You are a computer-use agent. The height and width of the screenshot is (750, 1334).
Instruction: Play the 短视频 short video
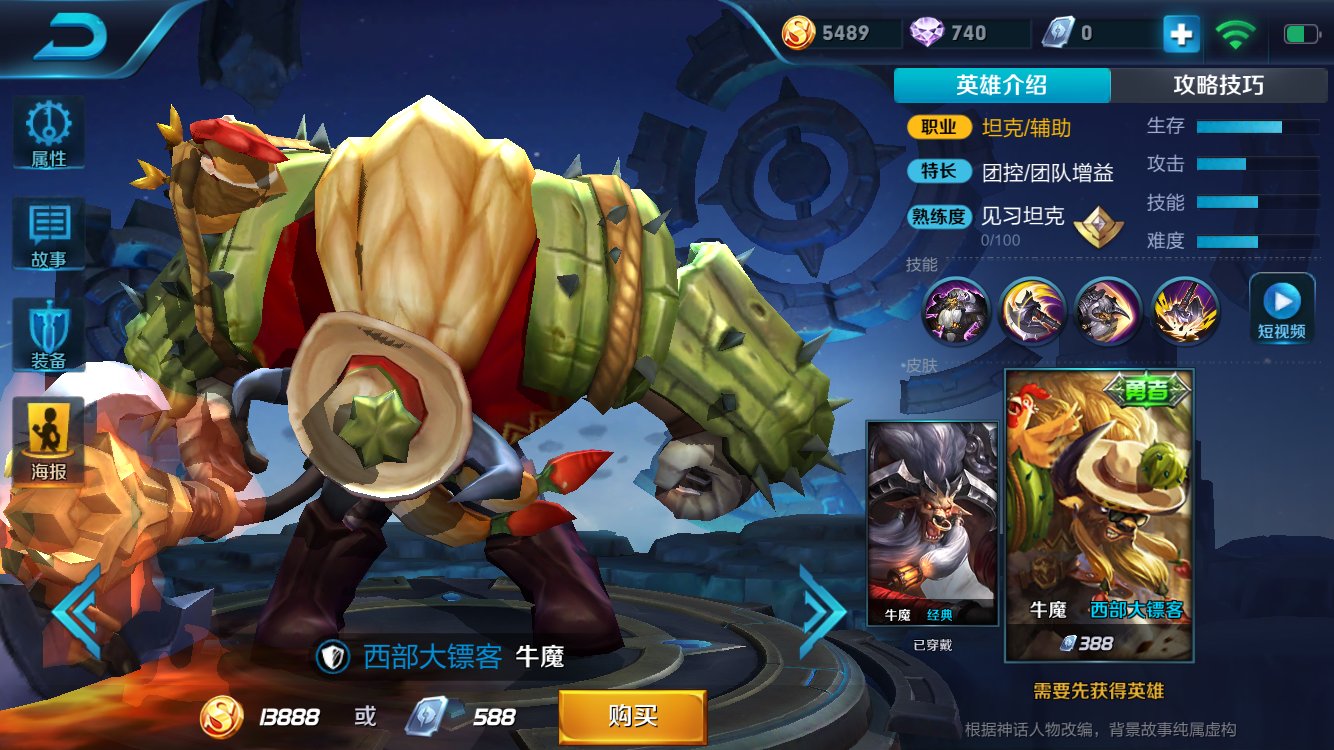[1281, 307]
